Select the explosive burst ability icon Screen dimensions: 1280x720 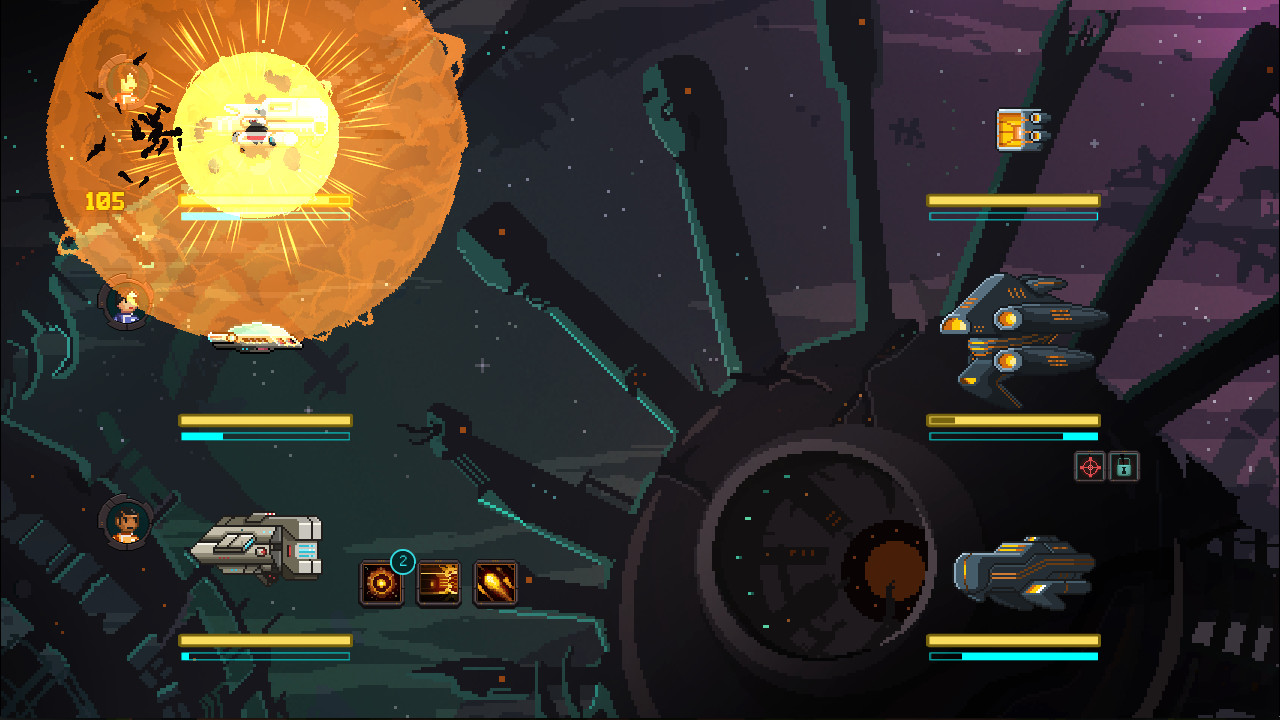tap(381, 580)
